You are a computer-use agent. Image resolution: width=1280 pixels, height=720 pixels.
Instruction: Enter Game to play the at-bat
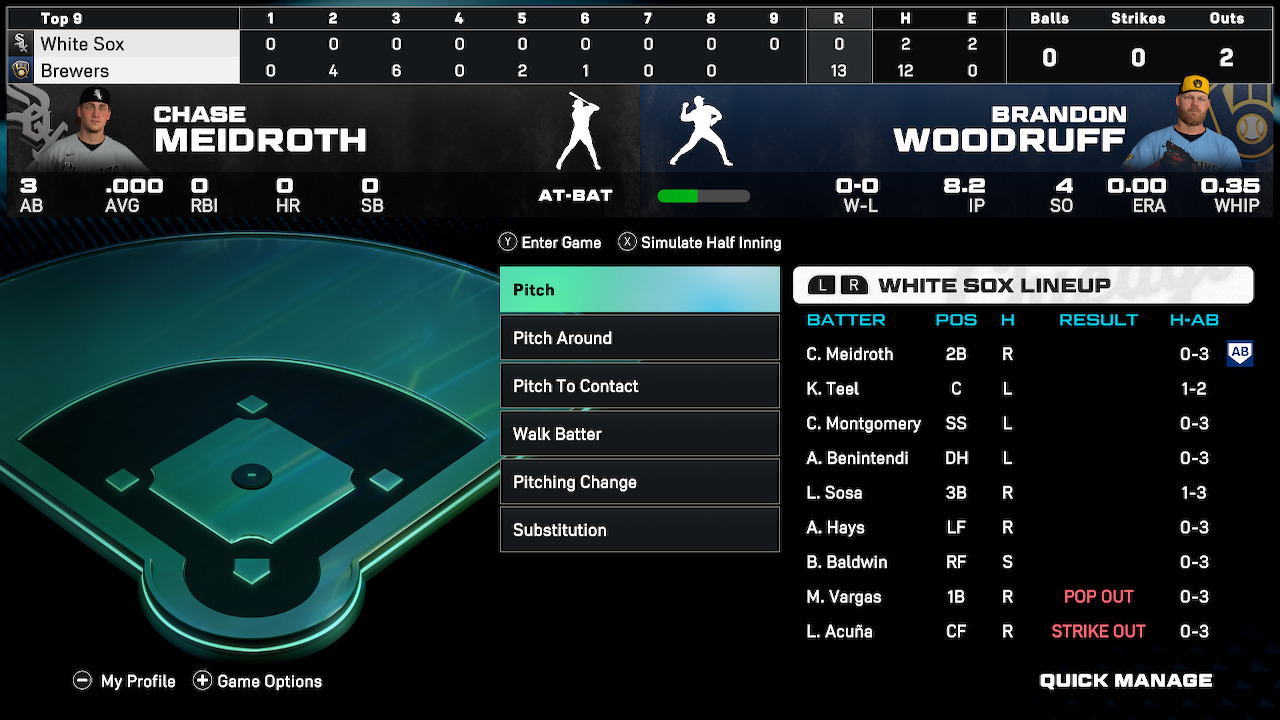pyautogui.click(x=550, y=243)
